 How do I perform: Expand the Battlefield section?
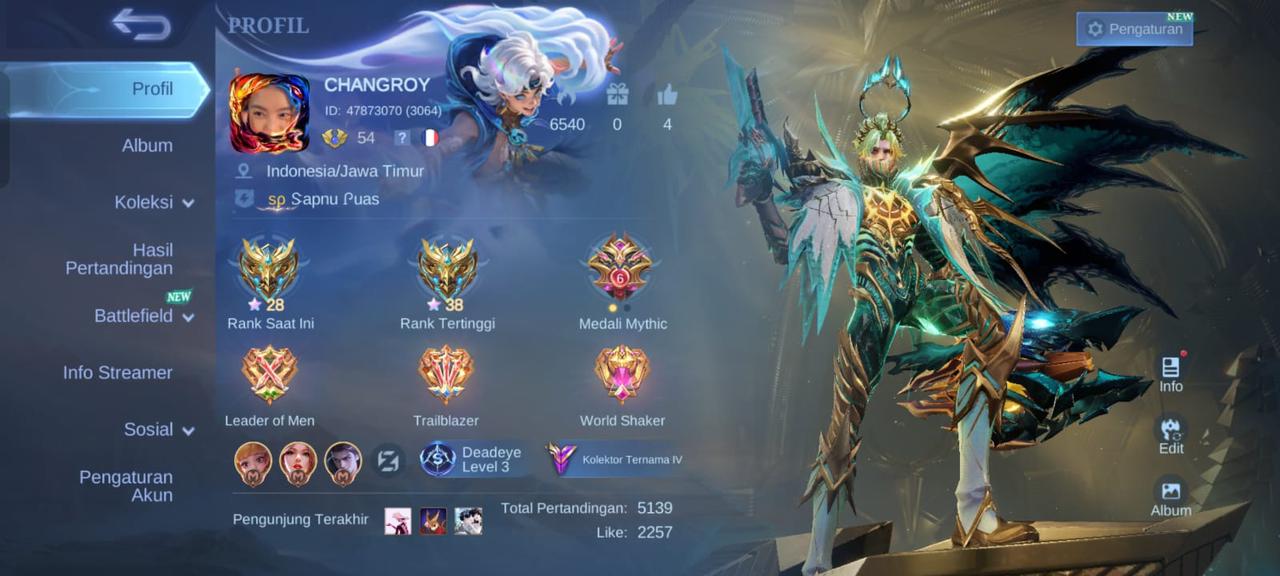click(143, 316)
